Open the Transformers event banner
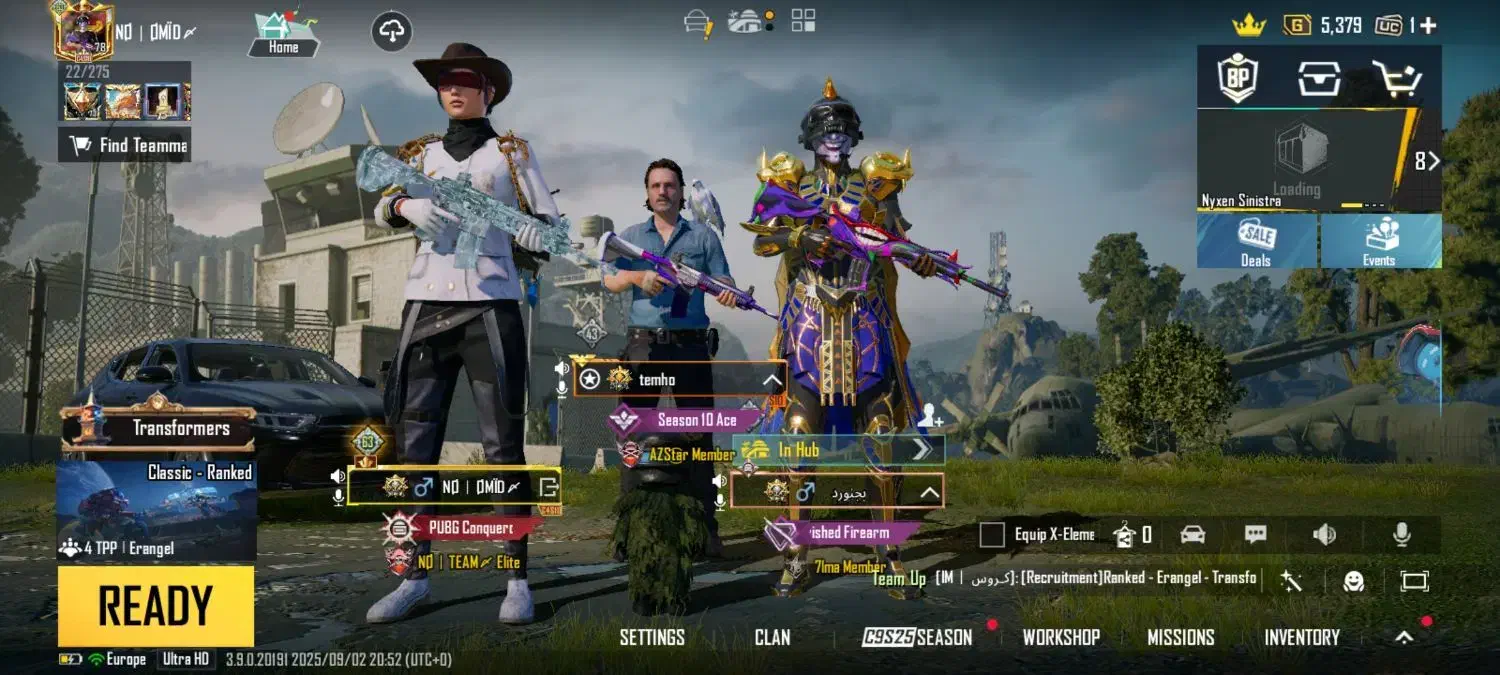The height and width of the screenshot is (675, 1500). (x=157, y=428)
